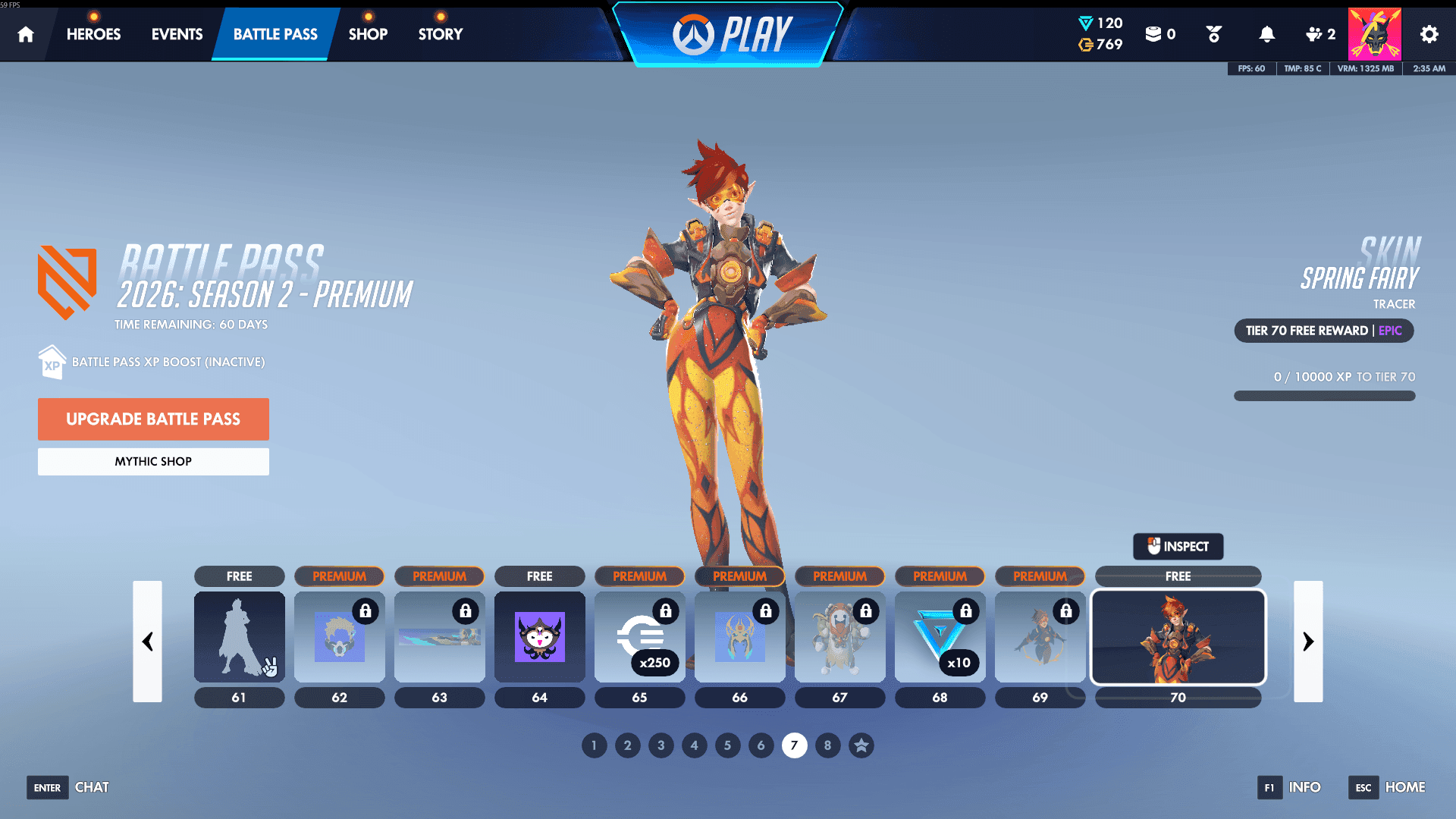The width and height of the screenshot is (1456, 819).
Task: Click the Home icon in the top bar
Action: tap(26, 33)
